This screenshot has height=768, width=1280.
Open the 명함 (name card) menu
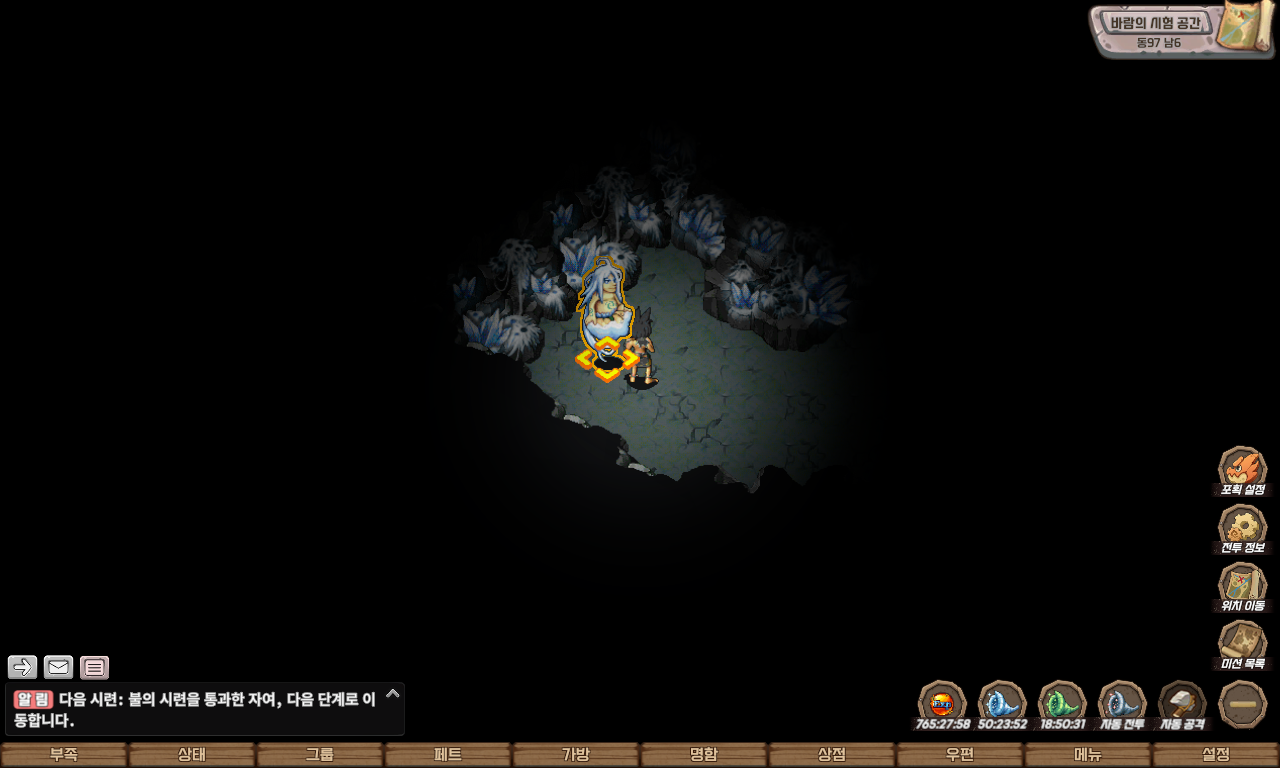(704, 755)
